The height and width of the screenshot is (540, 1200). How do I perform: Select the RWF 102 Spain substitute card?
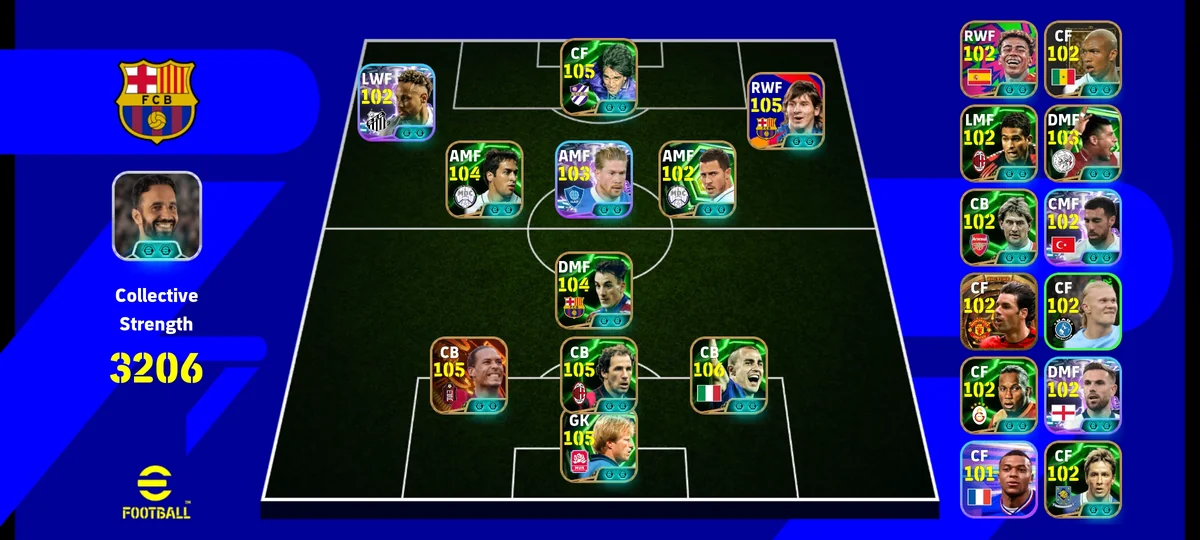click(x=999, y=60)
